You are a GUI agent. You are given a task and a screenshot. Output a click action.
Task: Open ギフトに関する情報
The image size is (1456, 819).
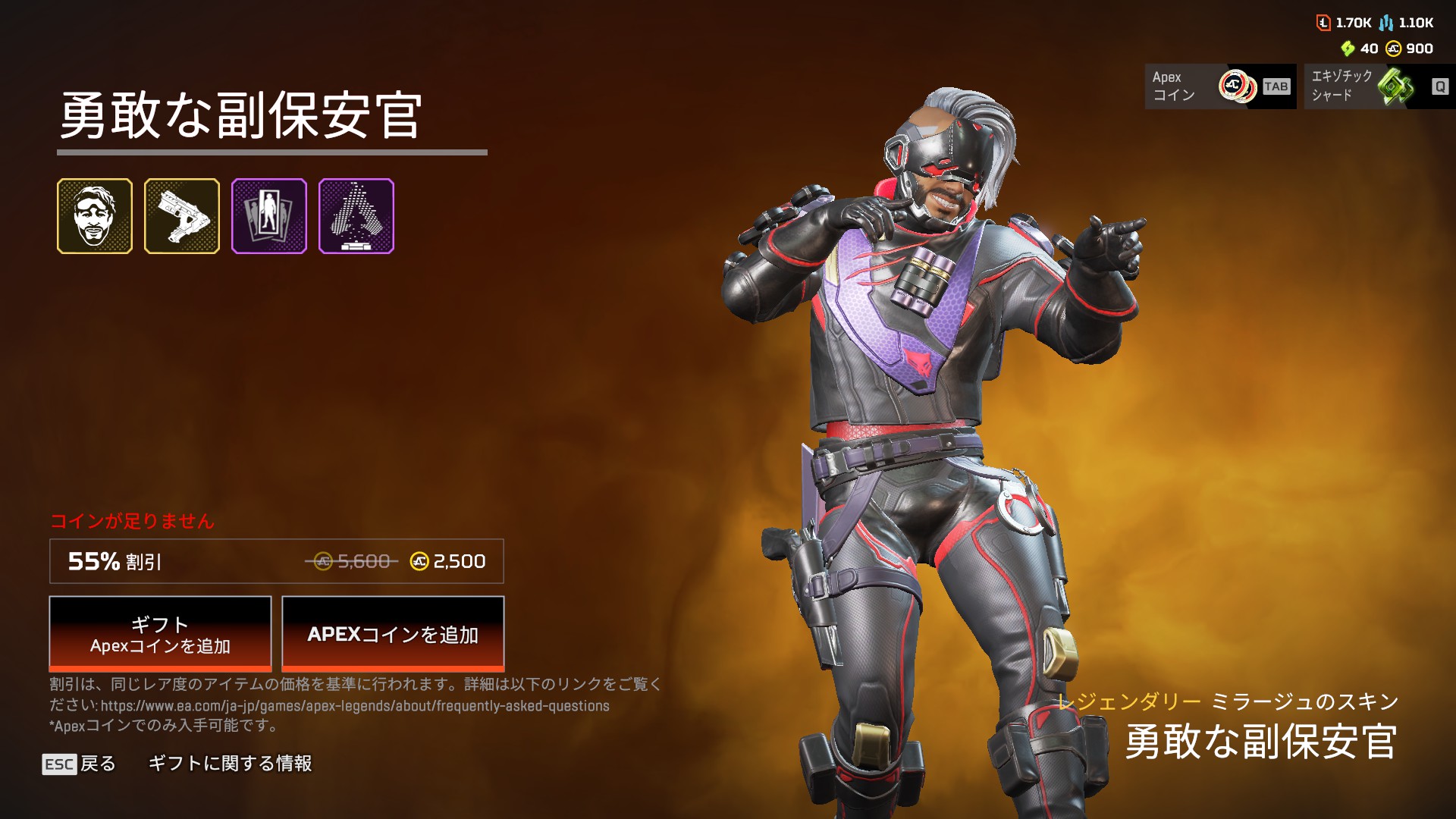[230, 764]
